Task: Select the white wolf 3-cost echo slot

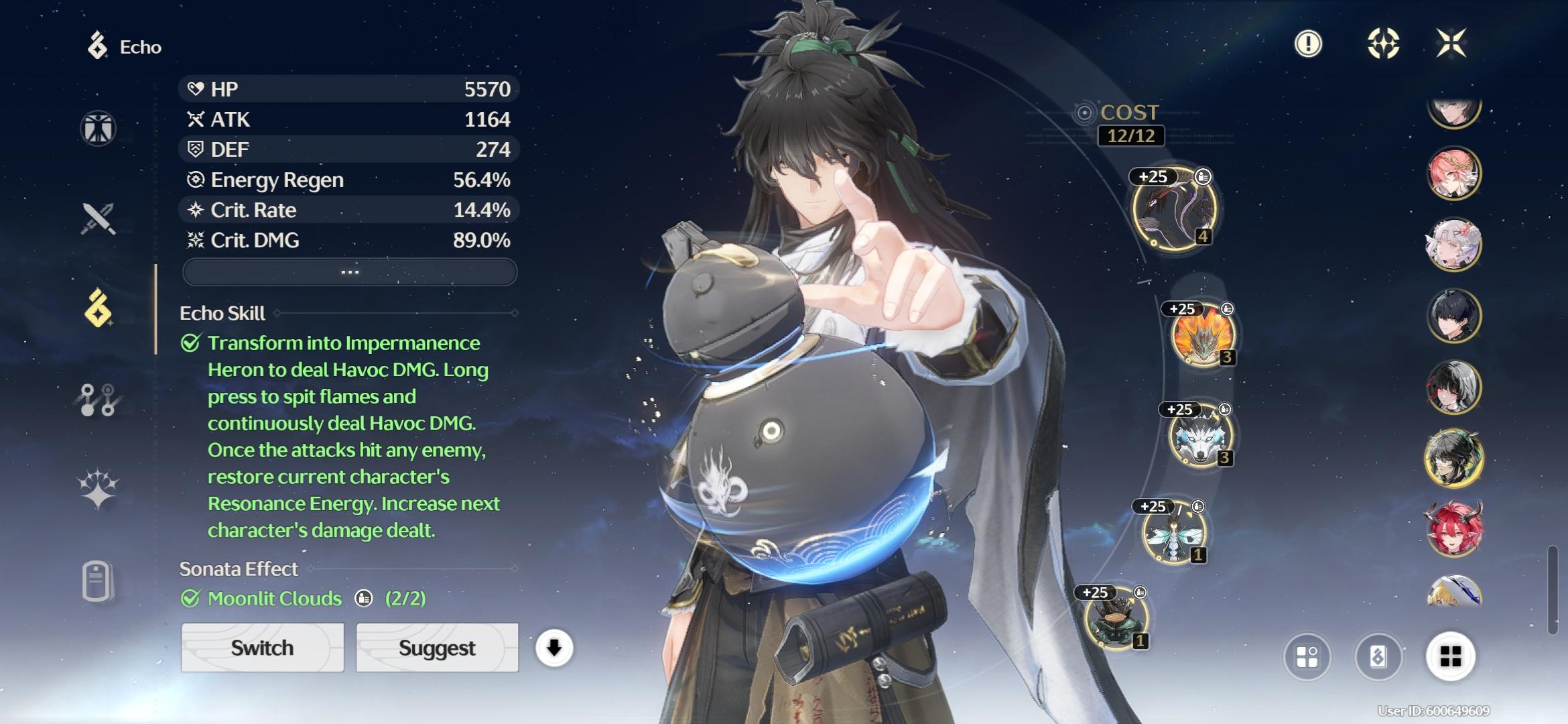Action: [x=1199, y=436]
